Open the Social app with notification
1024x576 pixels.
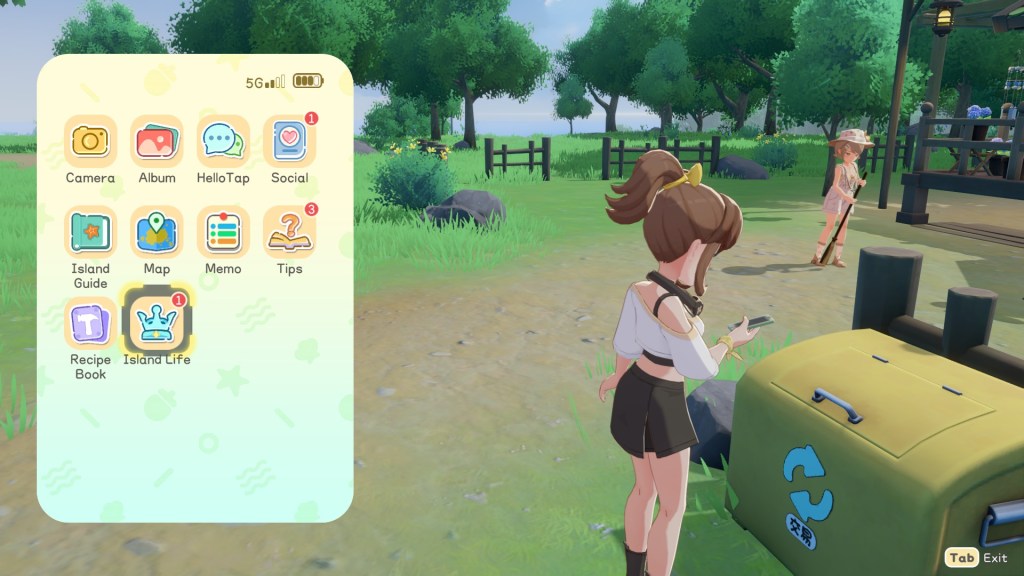[x=289, y=142]
